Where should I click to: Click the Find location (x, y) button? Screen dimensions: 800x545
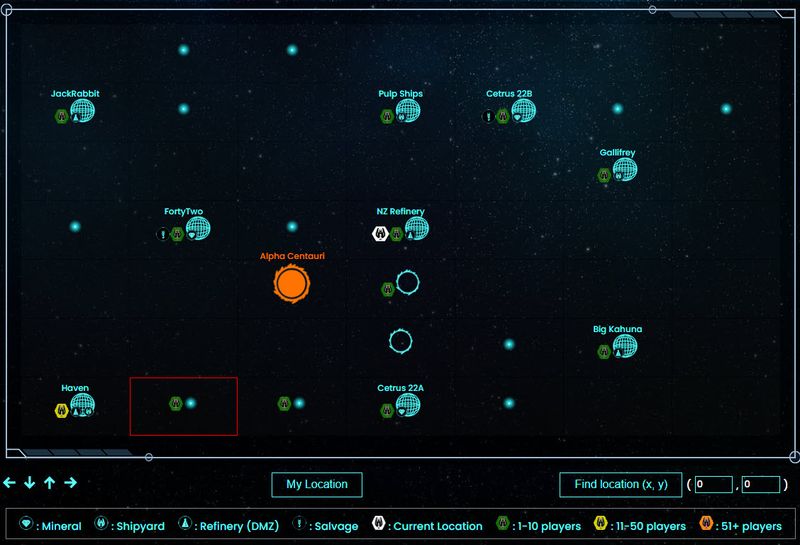pos(620,484)
